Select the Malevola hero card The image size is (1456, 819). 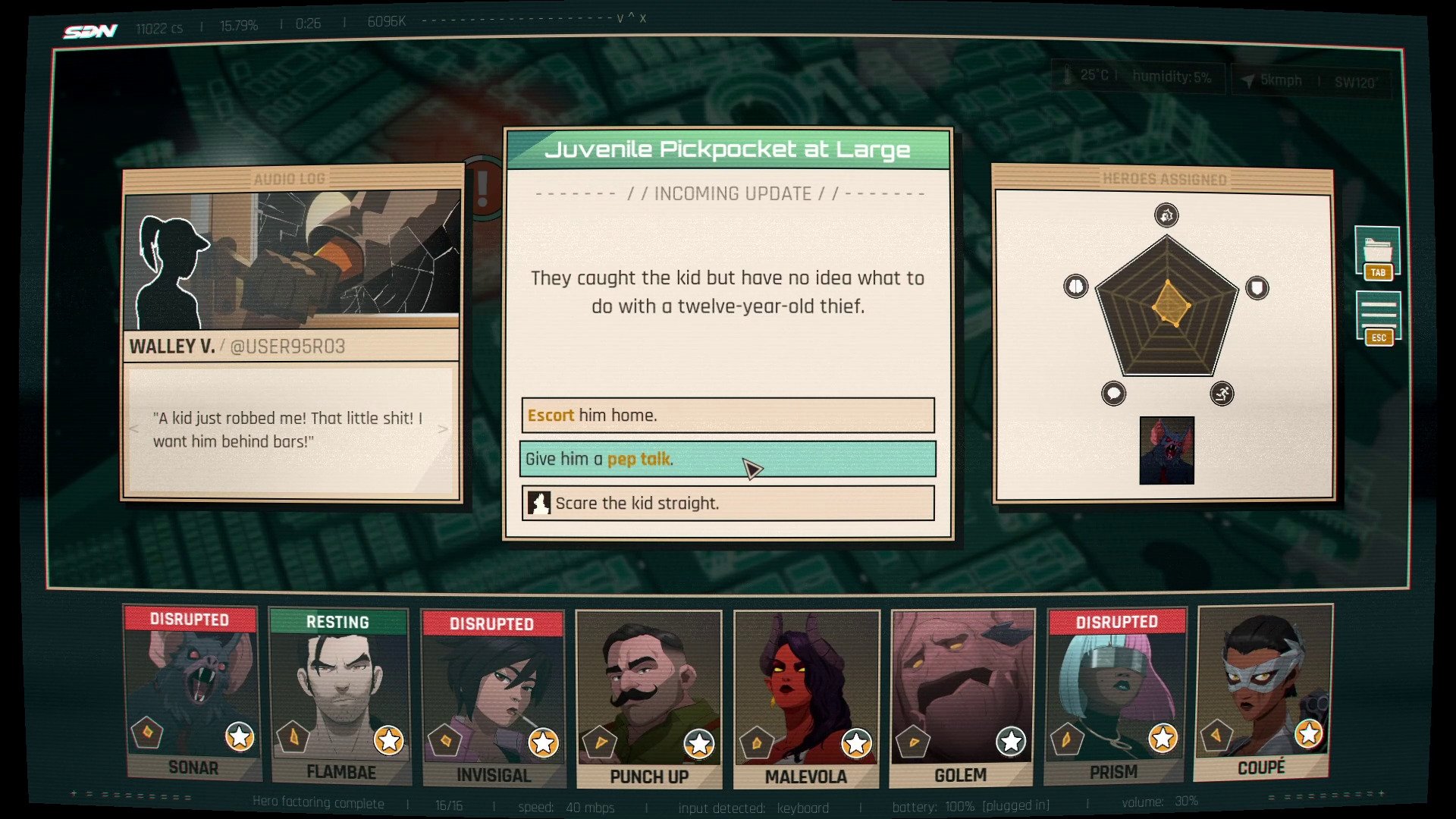806,699
